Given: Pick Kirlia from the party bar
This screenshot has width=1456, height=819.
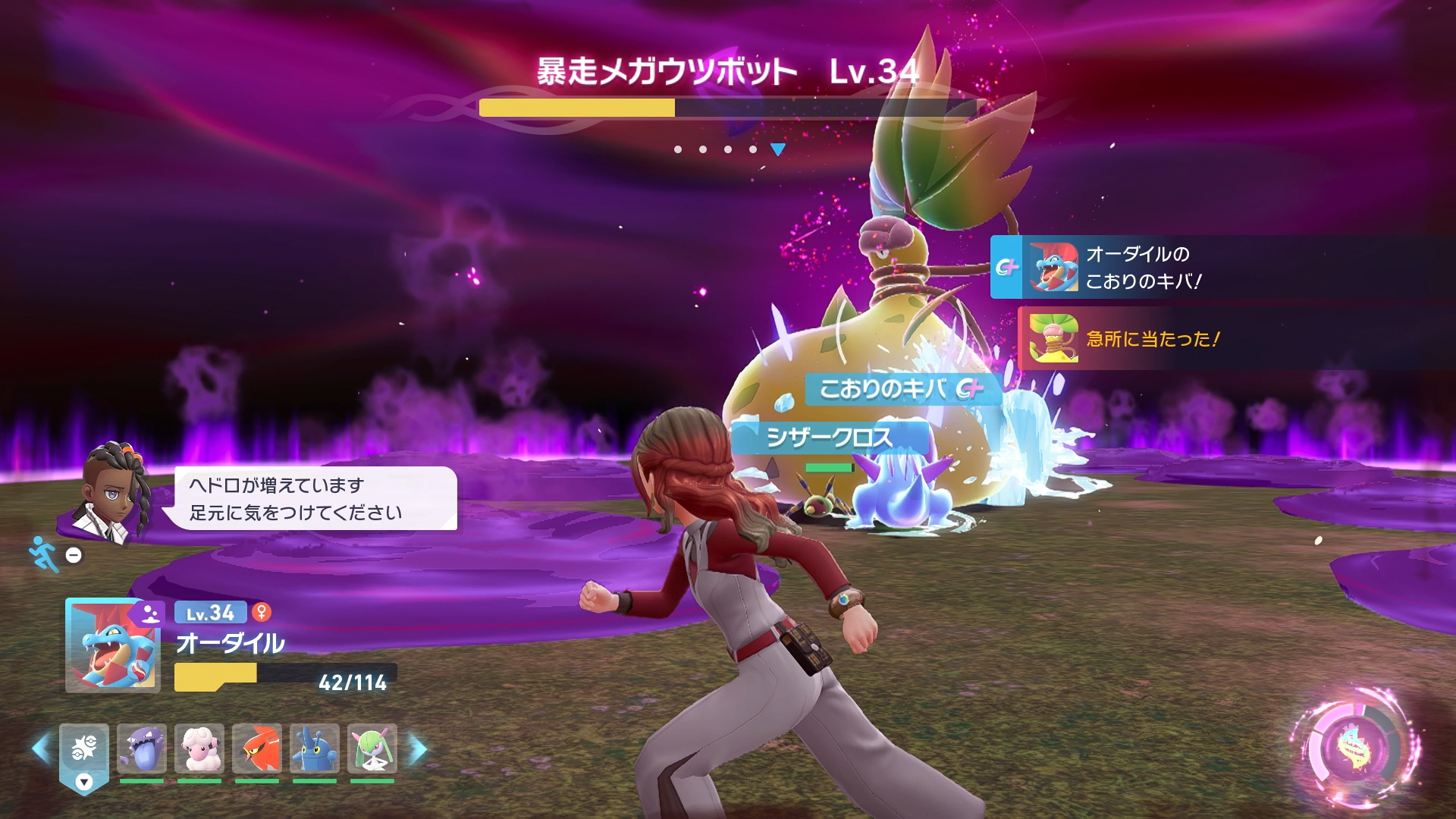Looking at the screenshot, I should 372,748.
